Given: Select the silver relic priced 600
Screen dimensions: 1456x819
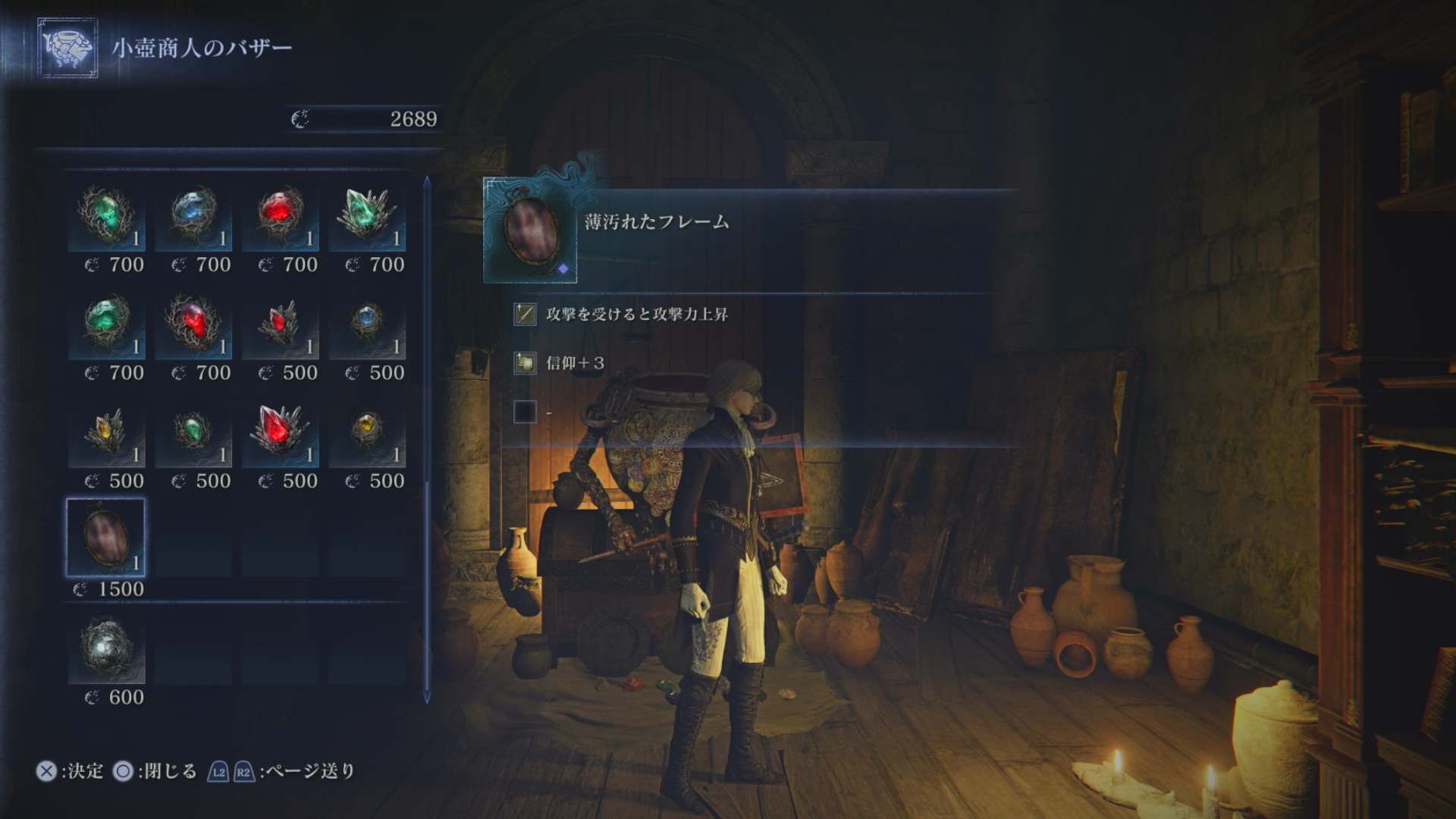Looking at the screenshot, I should tap(106, 651).
